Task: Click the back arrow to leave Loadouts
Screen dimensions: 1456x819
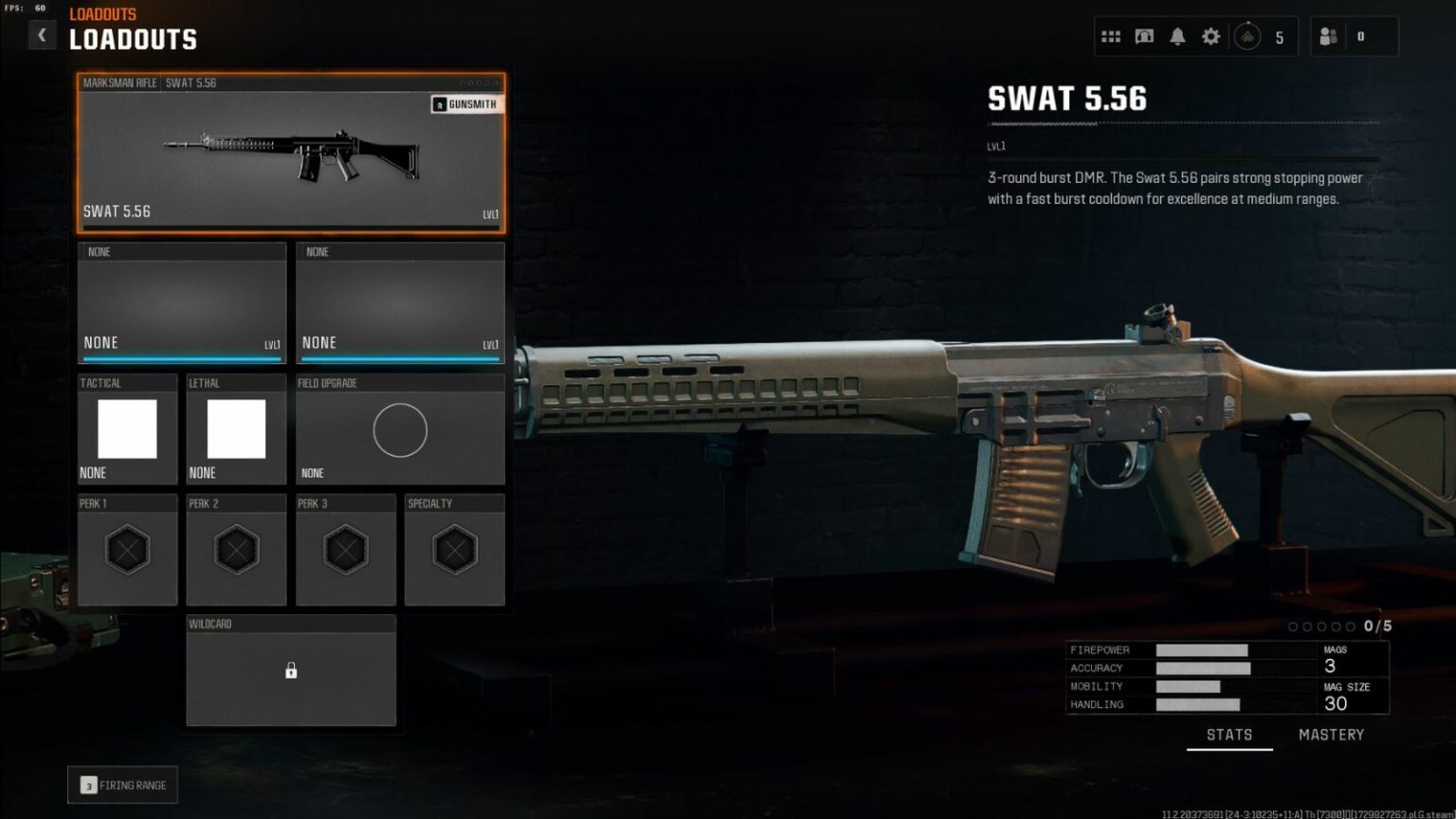Action: tap(42, 34)
